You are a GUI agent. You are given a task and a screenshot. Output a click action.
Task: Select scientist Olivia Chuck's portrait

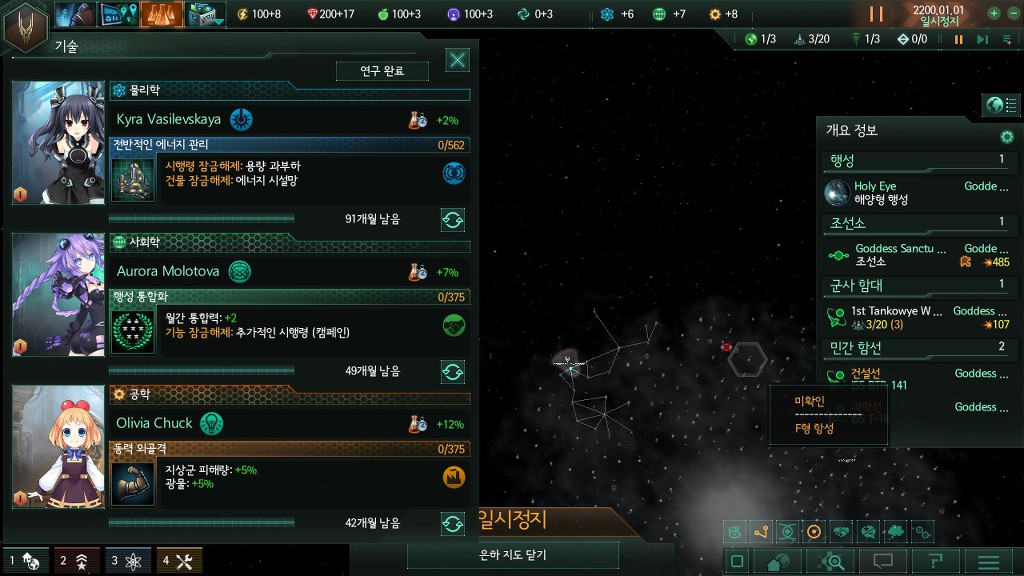click(x=59, y=446)
